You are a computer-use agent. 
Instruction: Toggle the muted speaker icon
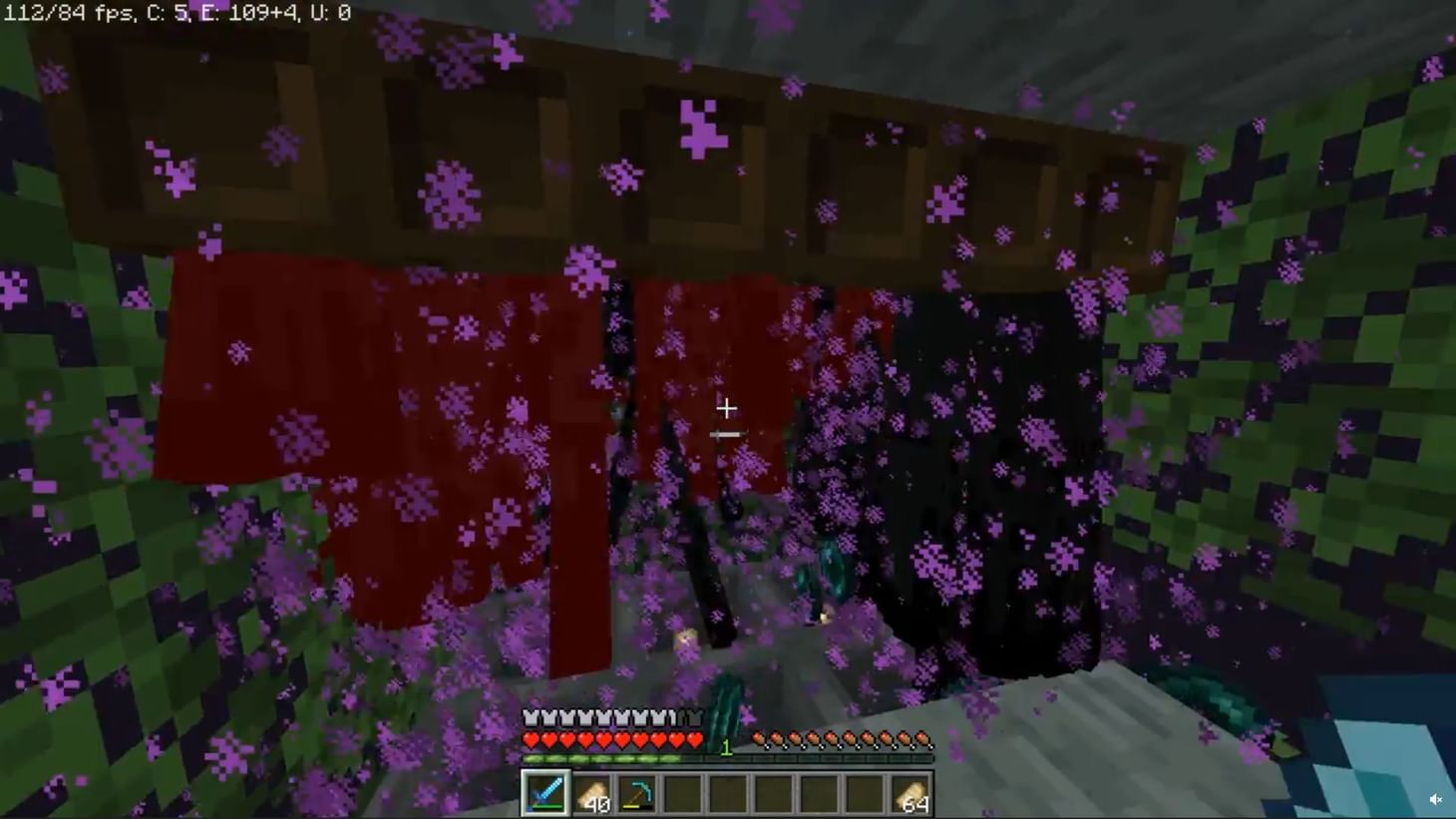coord(1437,798)
